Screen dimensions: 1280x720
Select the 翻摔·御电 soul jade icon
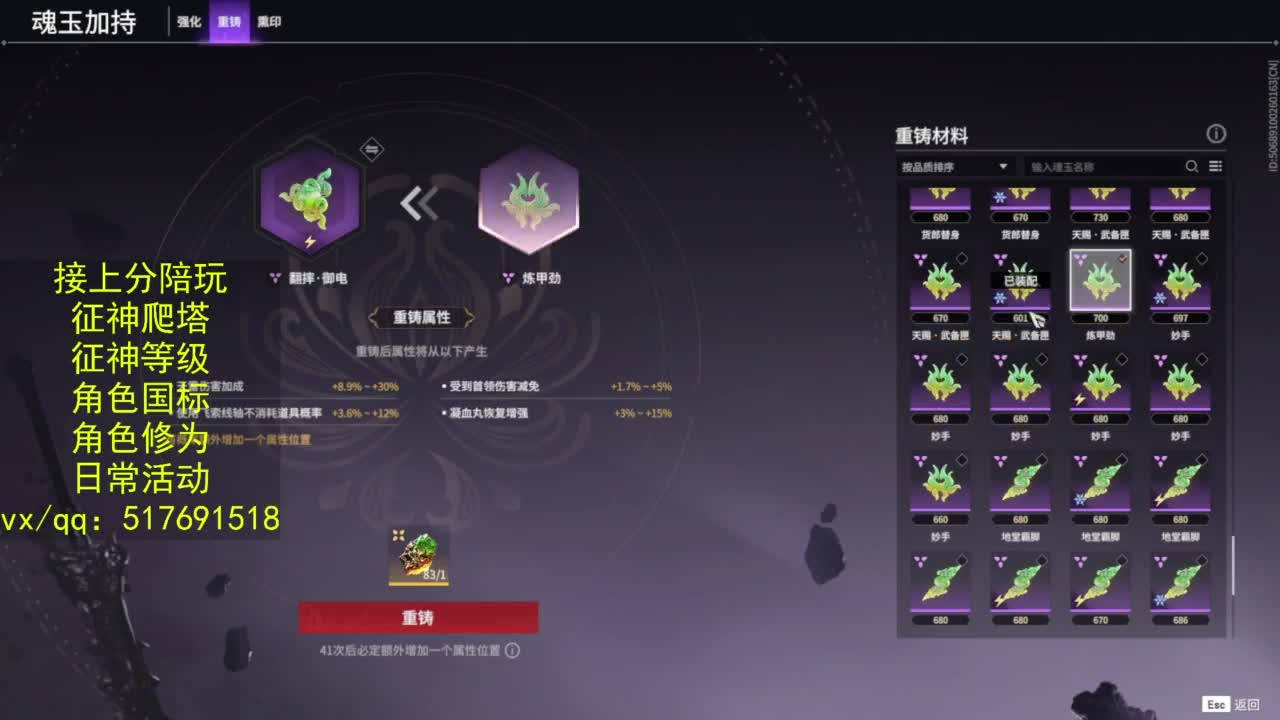308,200
